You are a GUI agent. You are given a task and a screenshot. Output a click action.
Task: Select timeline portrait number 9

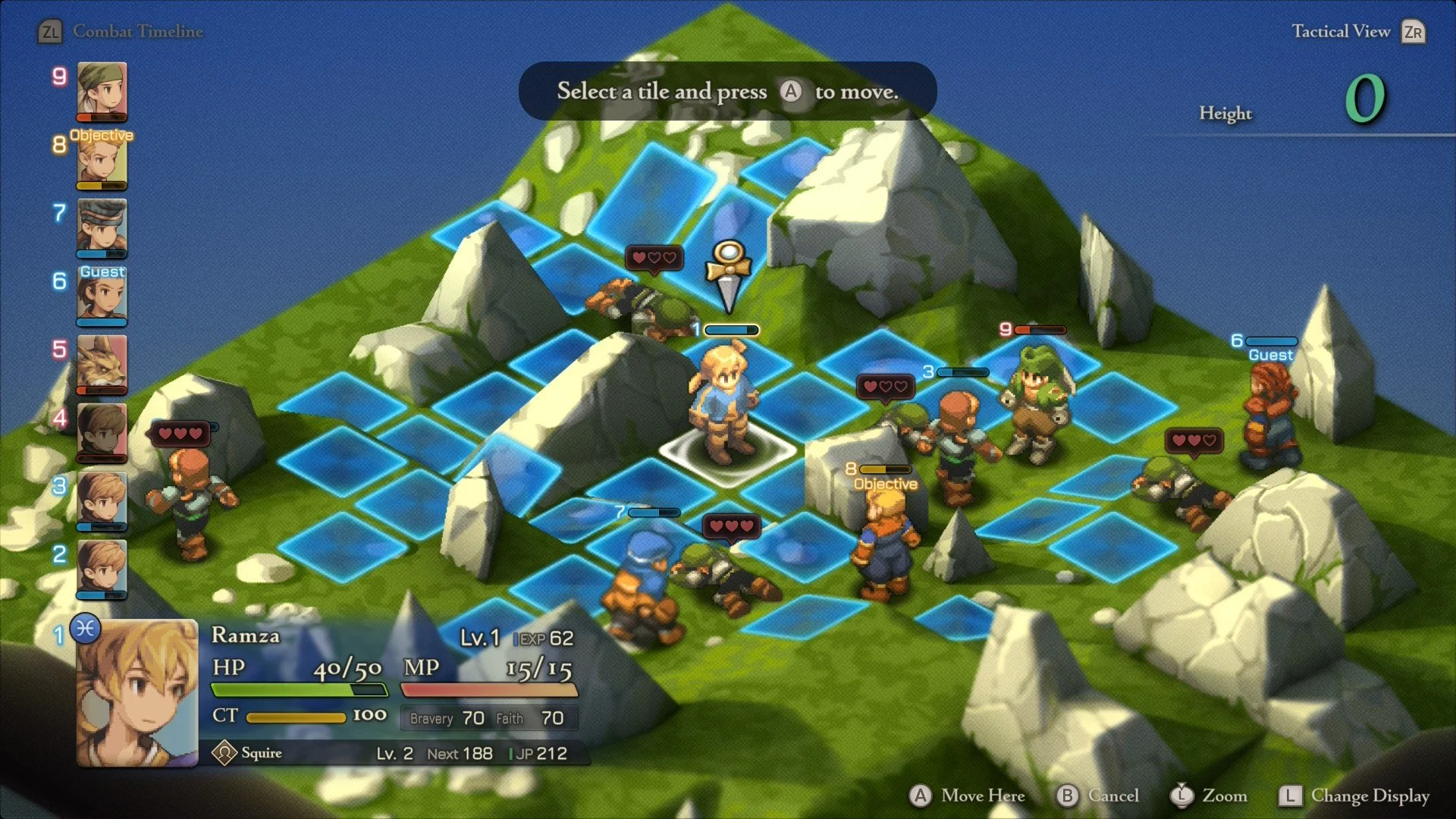(102, 91)
